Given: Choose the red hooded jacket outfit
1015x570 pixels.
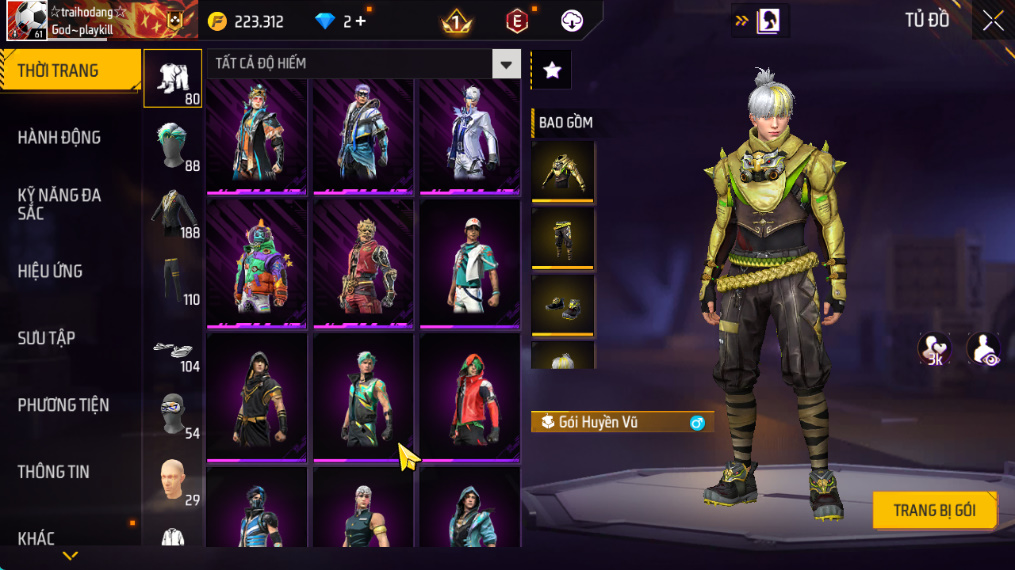Looking at the screenshot, I should pos(469,397).
